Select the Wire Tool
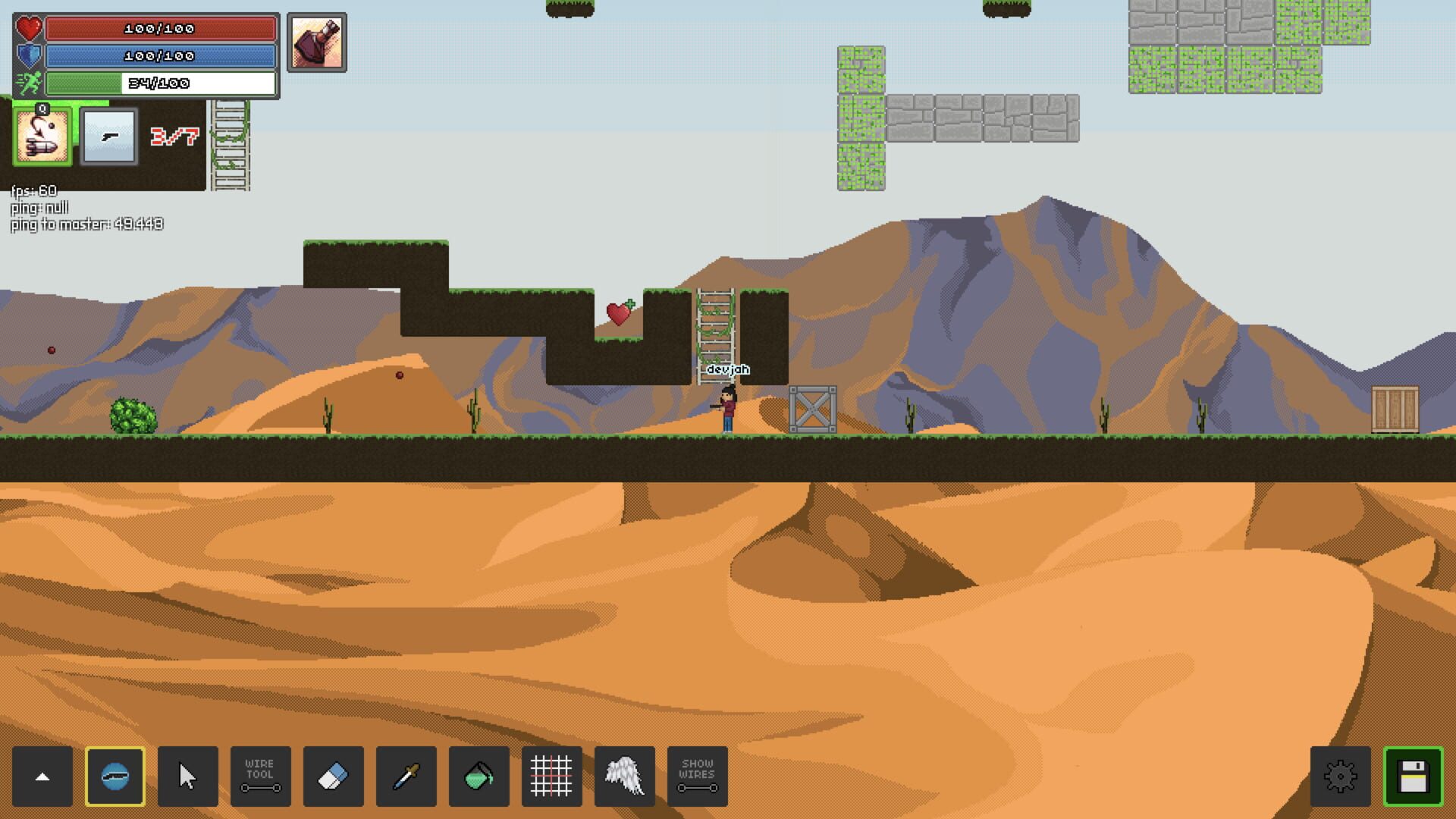Image resolution: width=1456 pixels, height=819 pixels. [261, 776]
